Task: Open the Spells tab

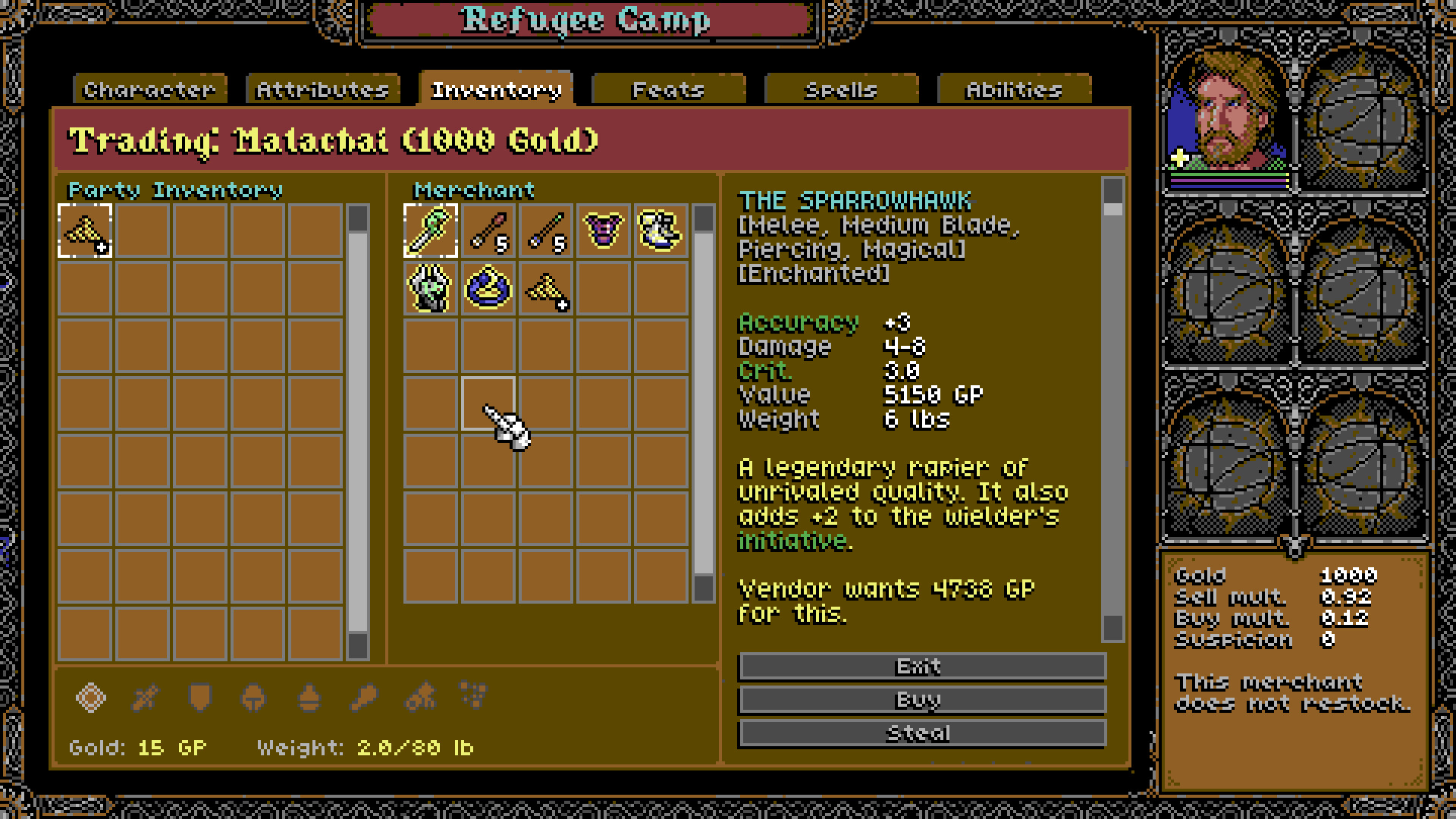Action: click(x=840, y=89)
